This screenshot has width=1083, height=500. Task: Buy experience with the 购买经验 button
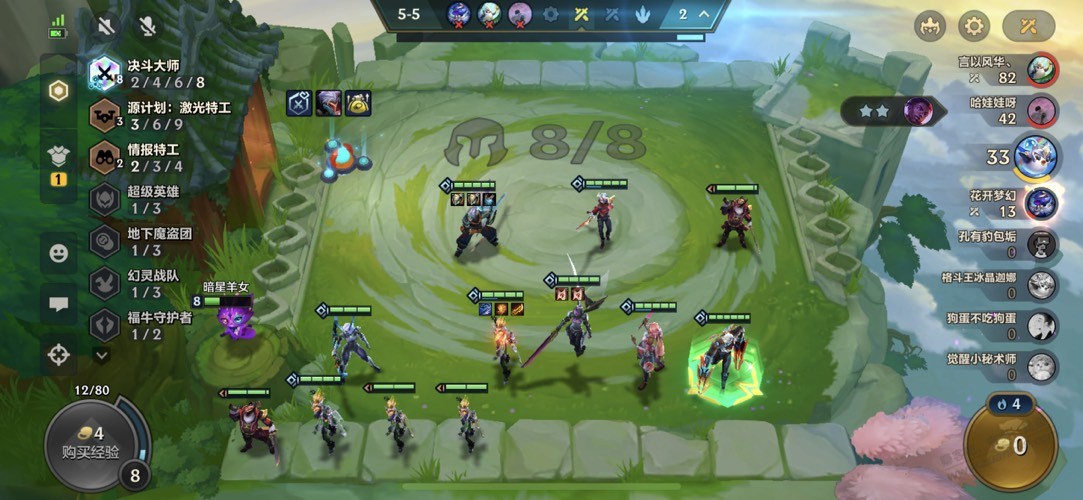89,442
